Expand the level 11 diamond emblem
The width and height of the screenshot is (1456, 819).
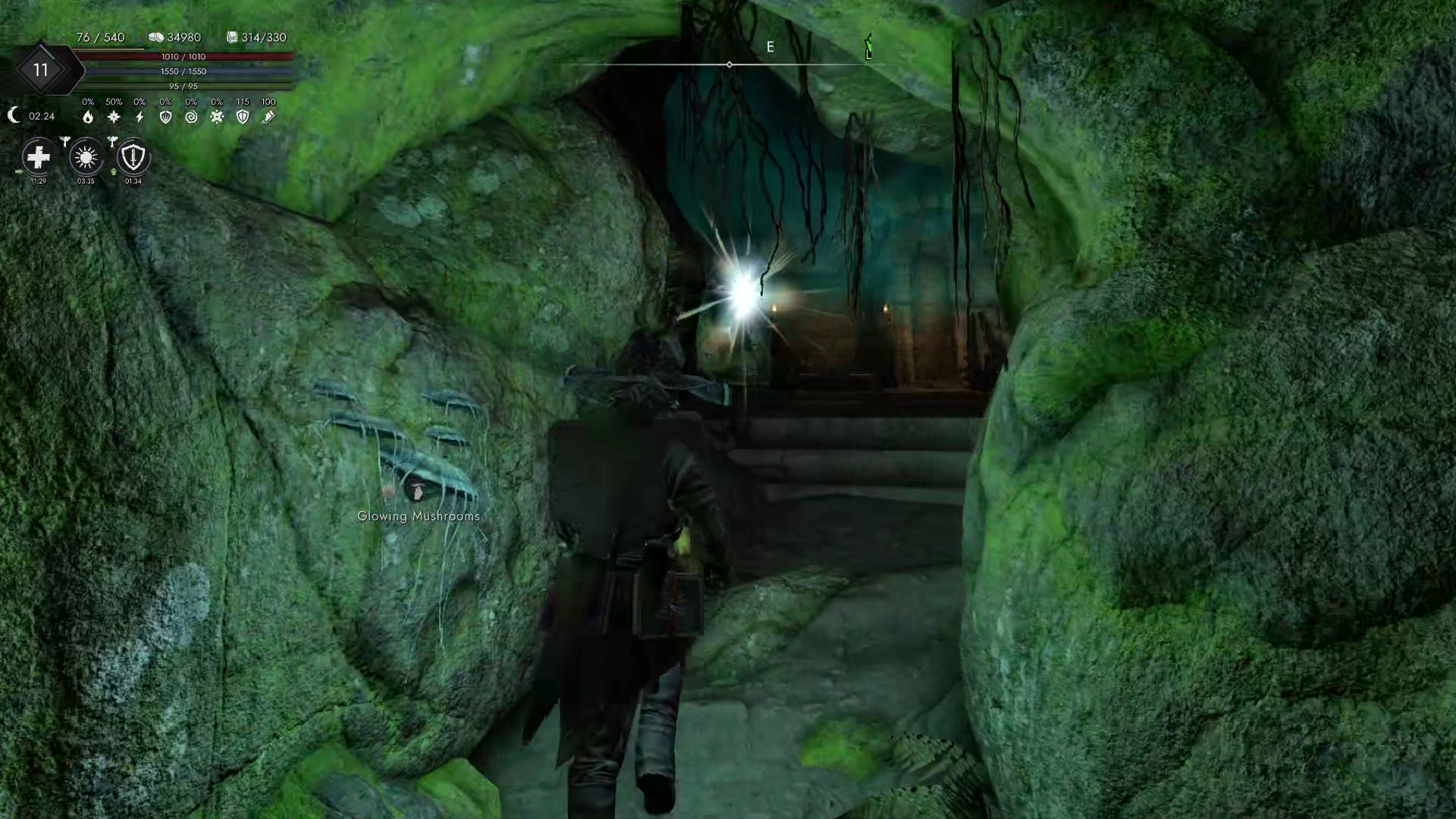click(x=42, y=70)
